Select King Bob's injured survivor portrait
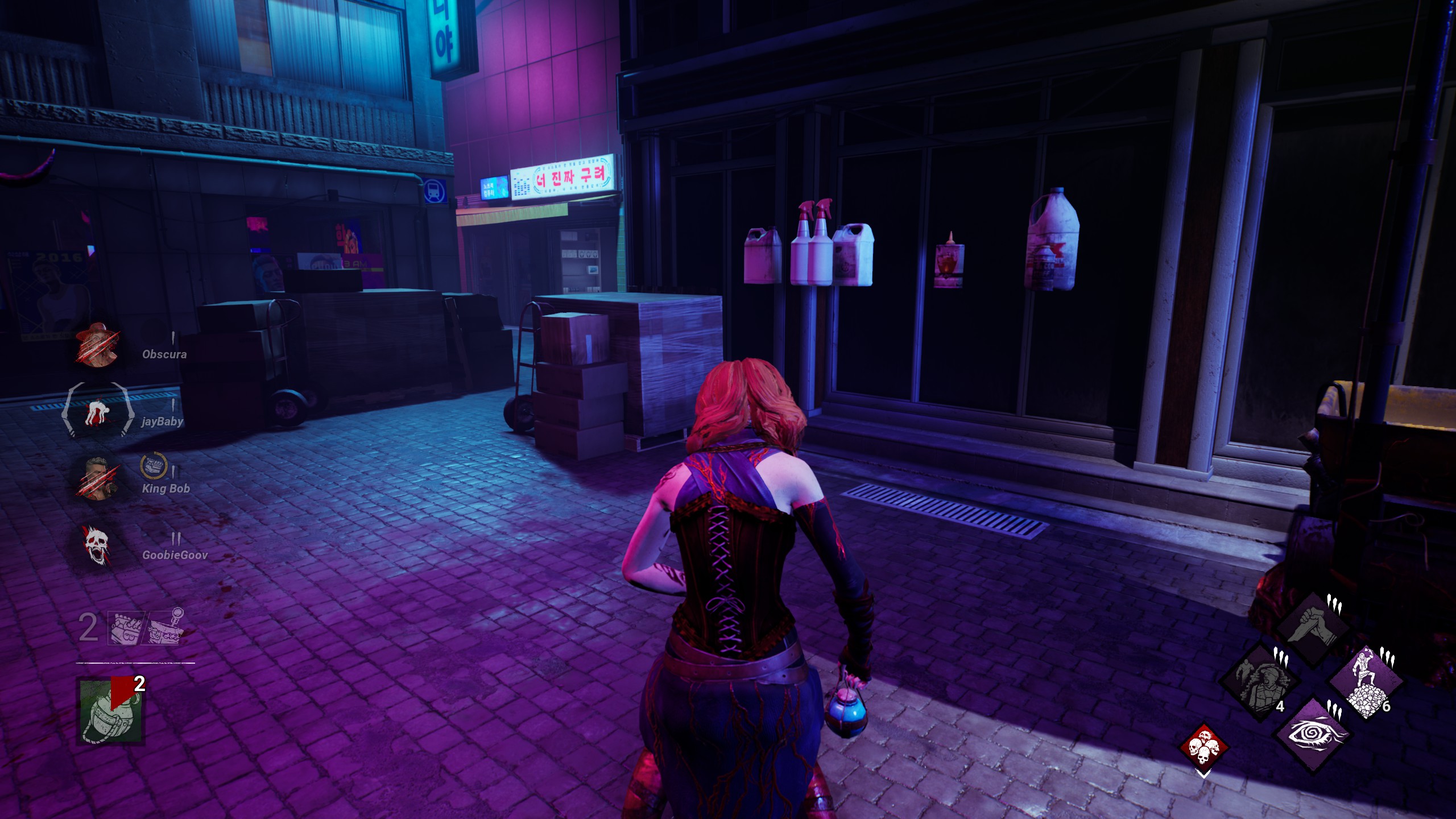This screenshot has width=1456, height=819. pos(97,478)
